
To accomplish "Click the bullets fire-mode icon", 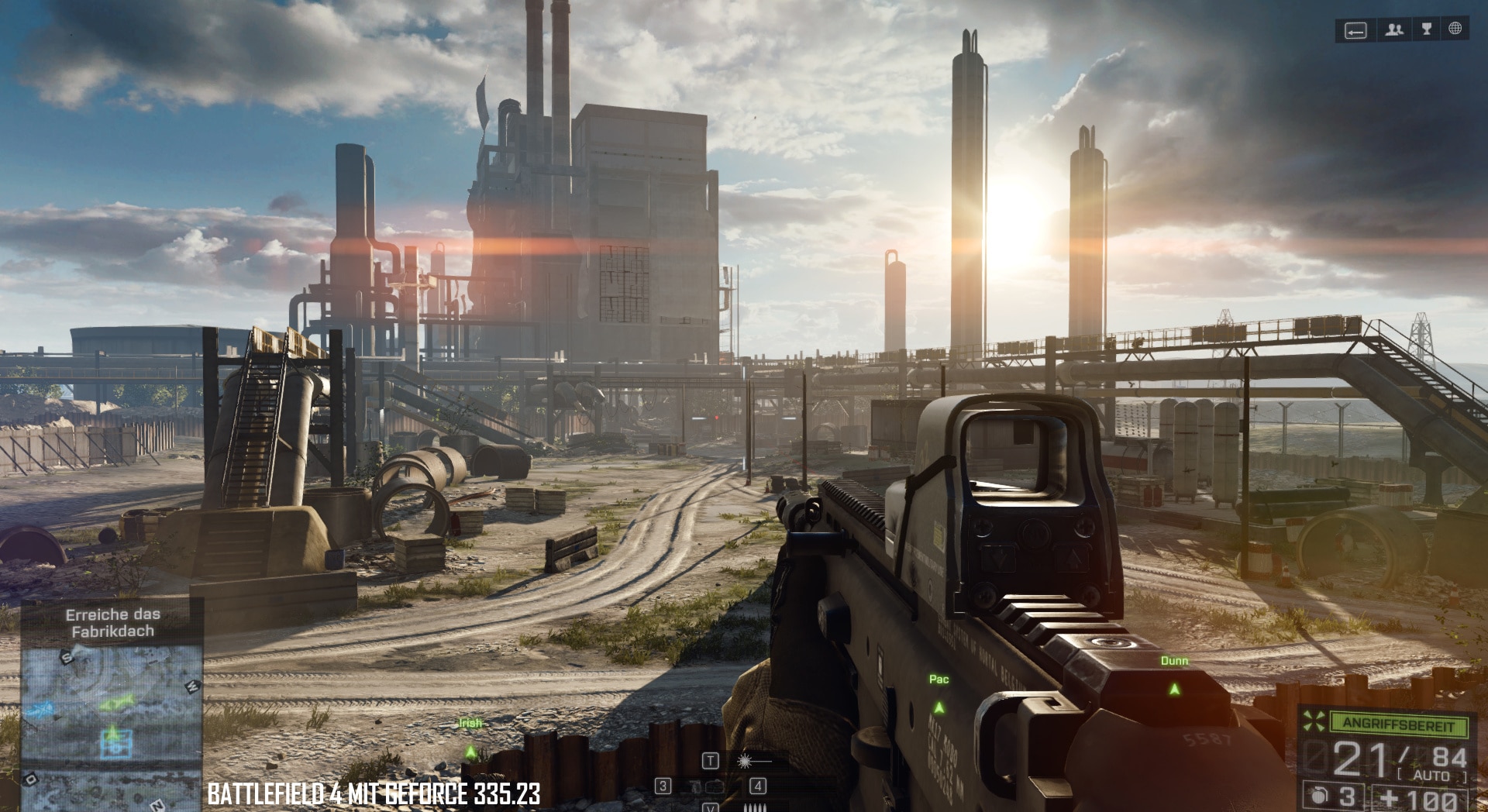I will [755, 807].
